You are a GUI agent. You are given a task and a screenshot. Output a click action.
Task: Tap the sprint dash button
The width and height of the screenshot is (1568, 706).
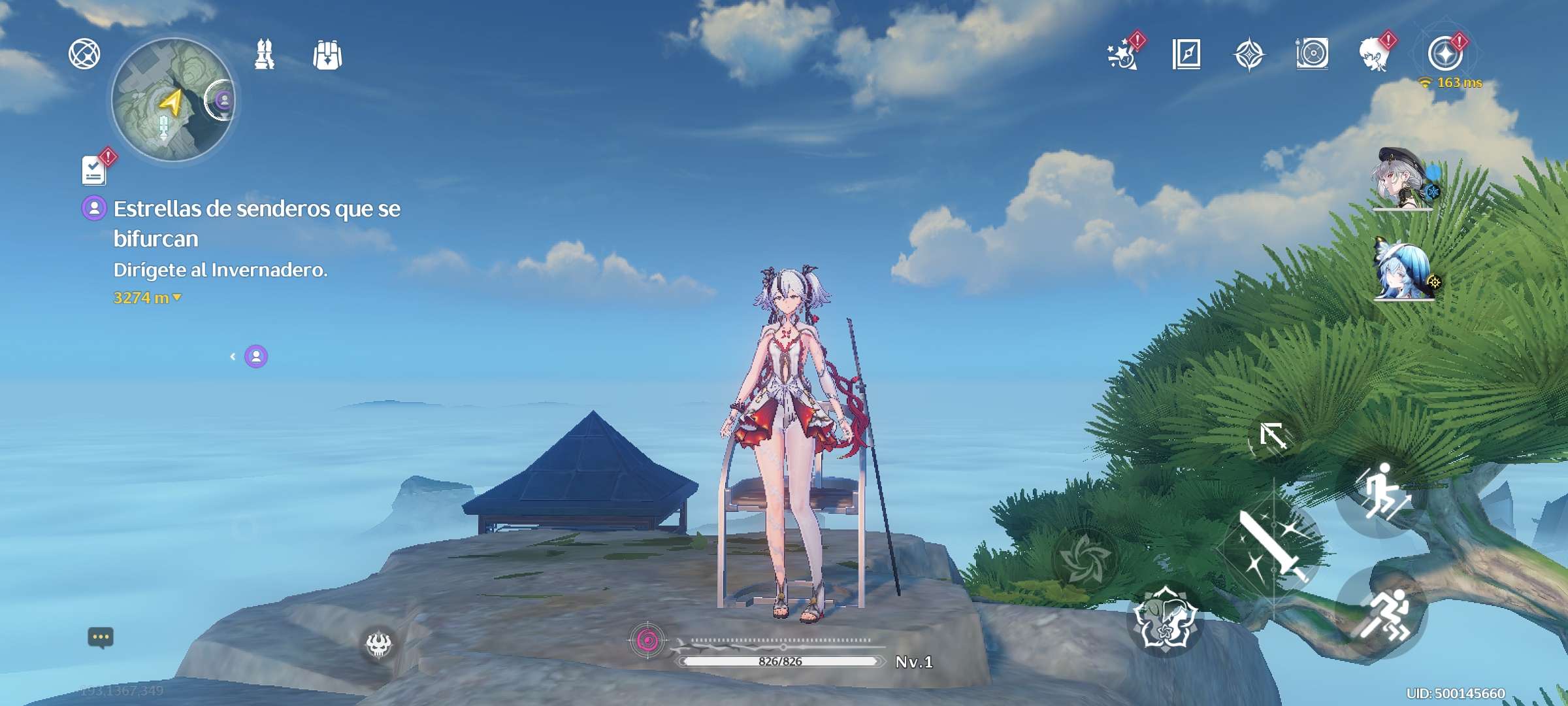tap(1382, 613)
